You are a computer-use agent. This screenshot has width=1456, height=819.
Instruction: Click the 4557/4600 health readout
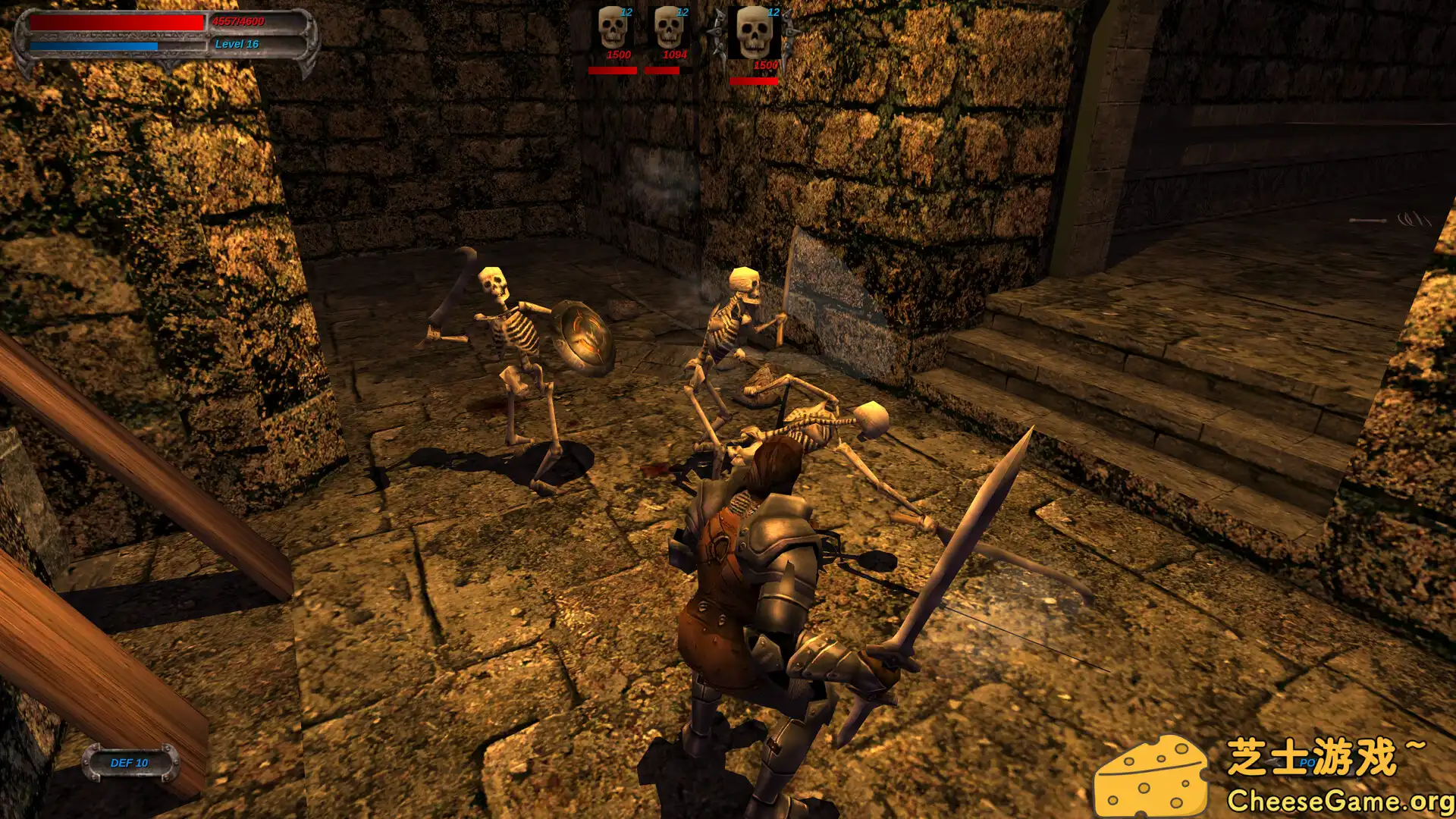tap(237, 23)
